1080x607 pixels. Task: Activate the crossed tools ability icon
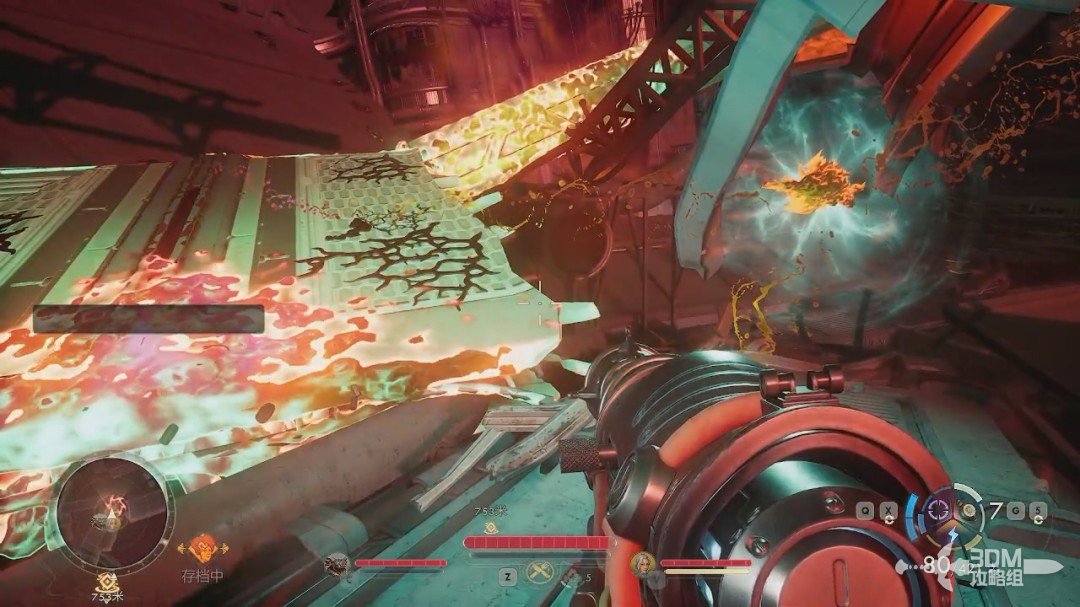[541, 574]
